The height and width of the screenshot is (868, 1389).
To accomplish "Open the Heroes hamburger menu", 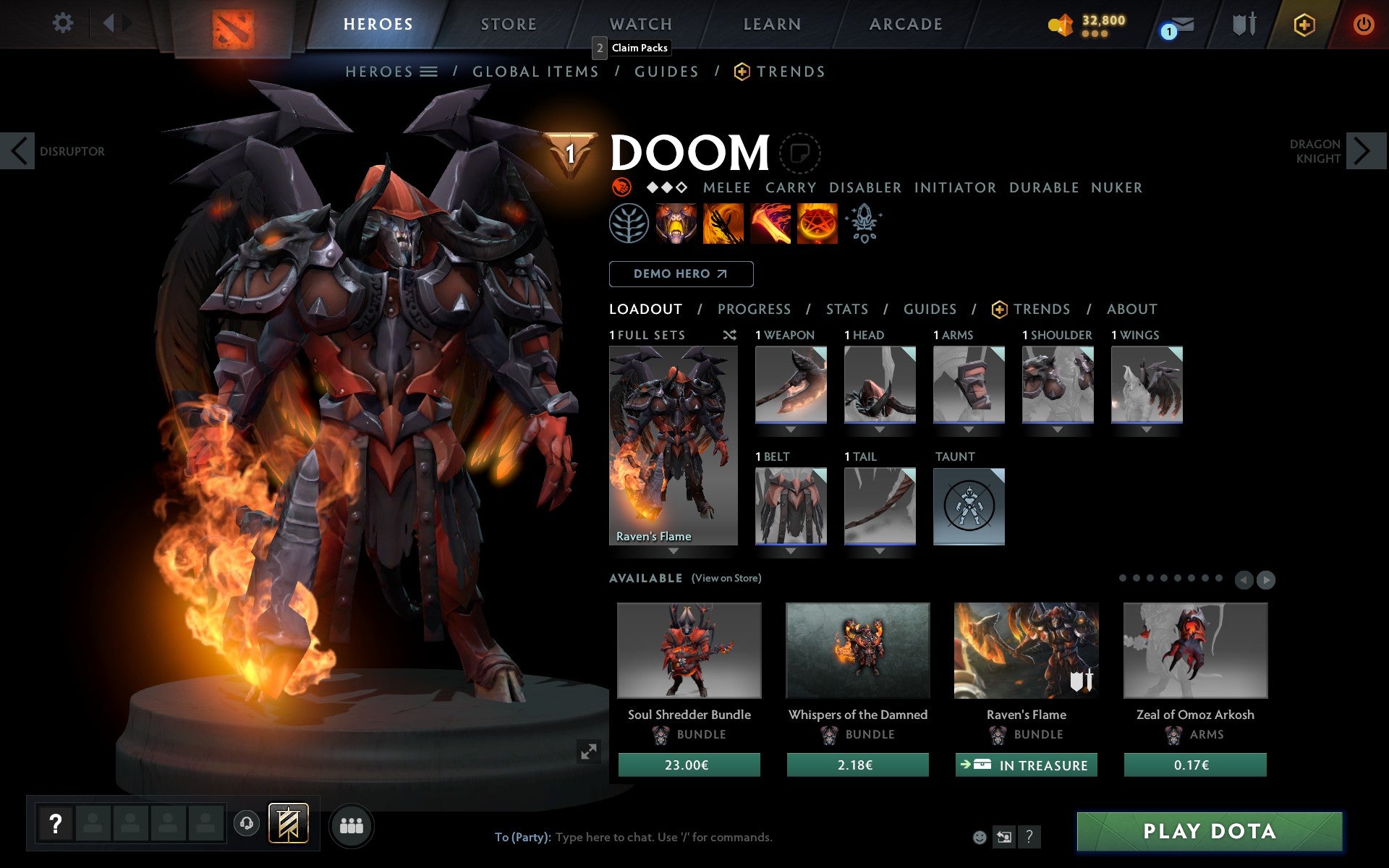I will pos(430,71).
